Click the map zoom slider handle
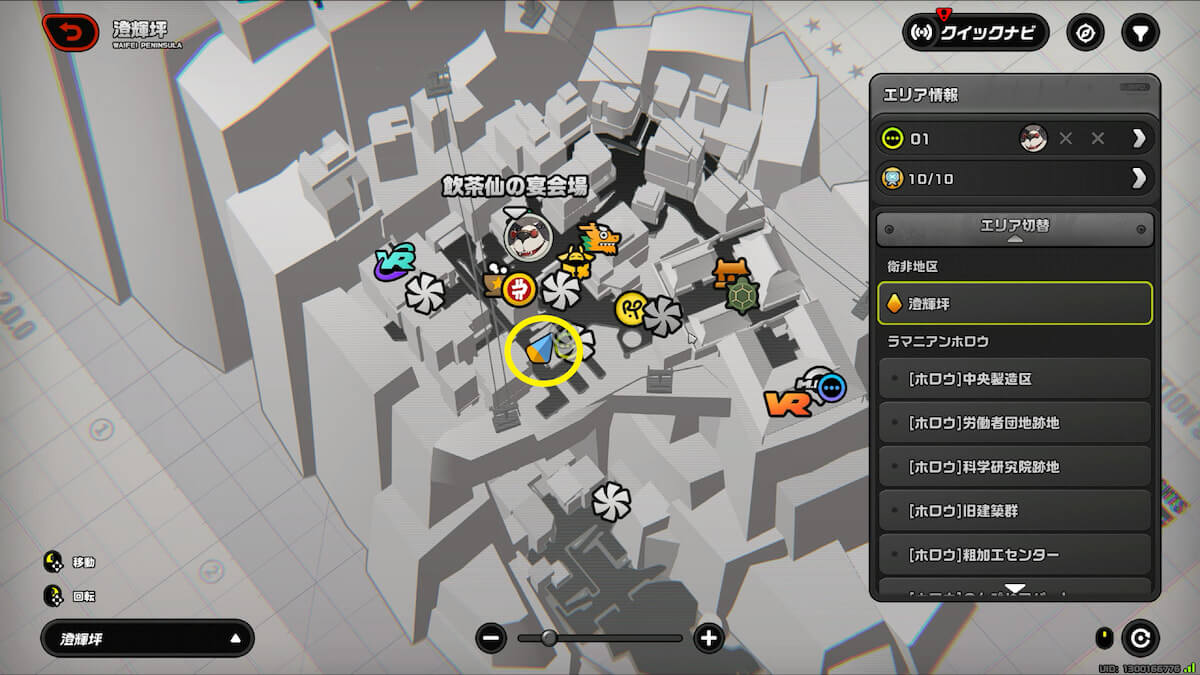This screenshot has height=675, width=1200. 549,638
